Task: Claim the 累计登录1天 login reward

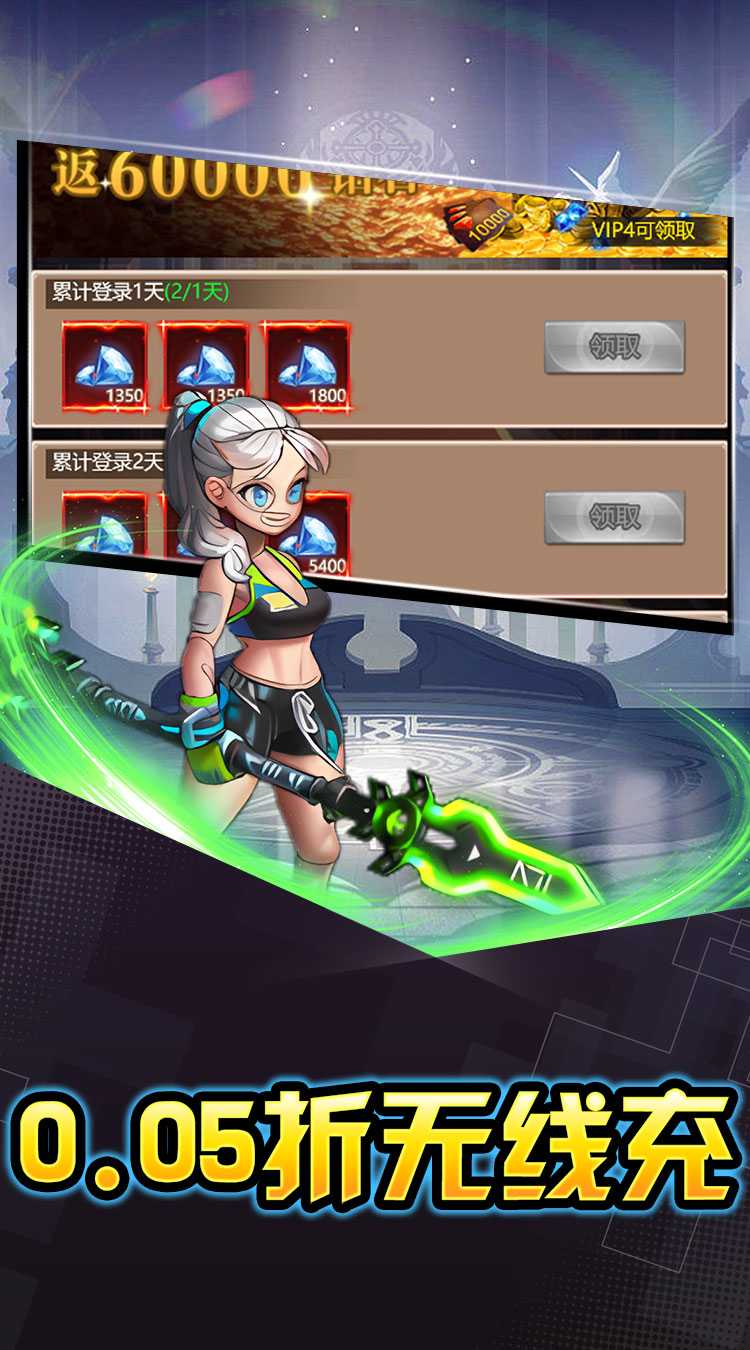Action: [x=614, y=347]
